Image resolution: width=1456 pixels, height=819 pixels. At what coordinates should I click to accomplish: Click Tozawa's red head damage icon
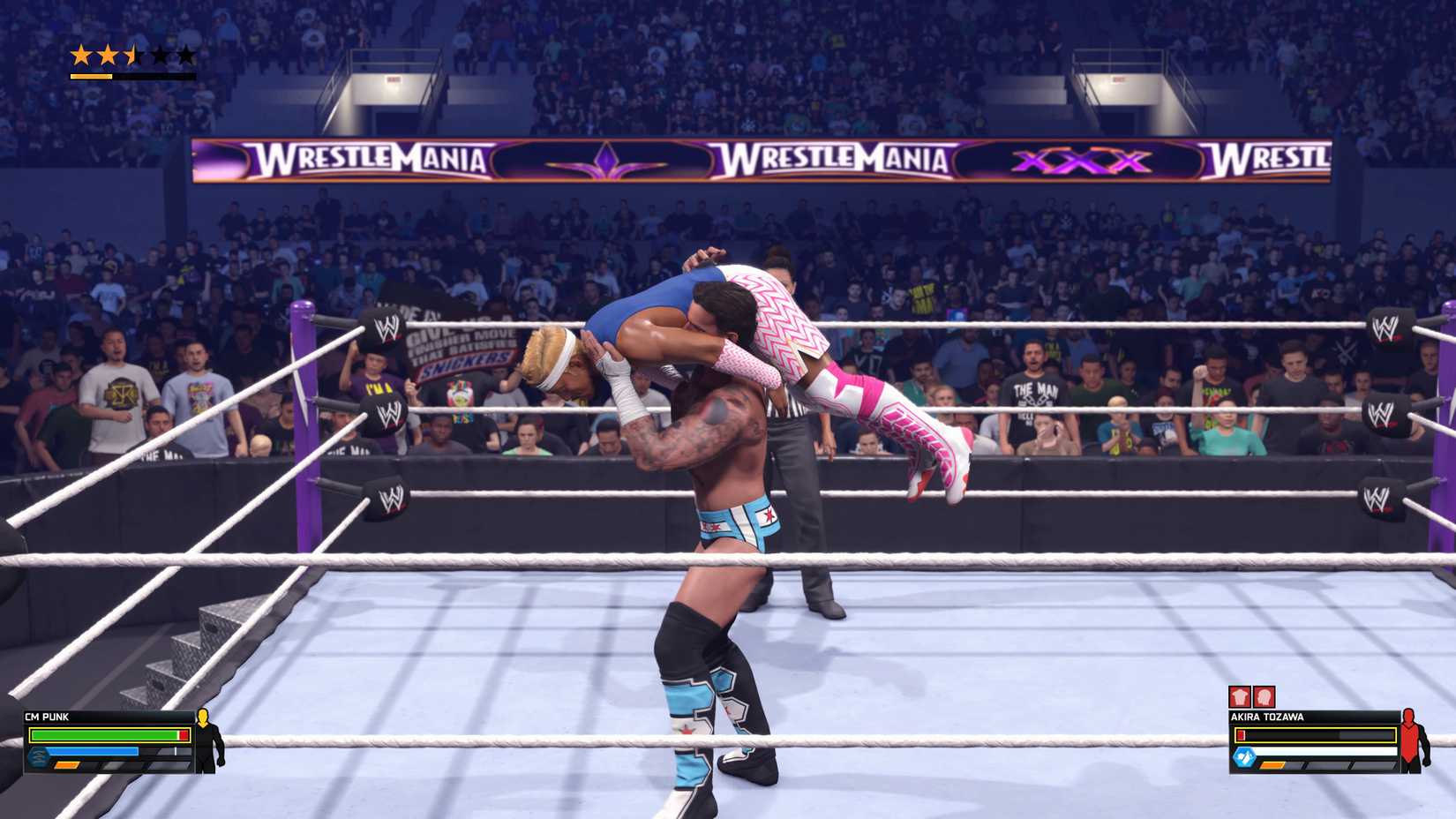1264,696
